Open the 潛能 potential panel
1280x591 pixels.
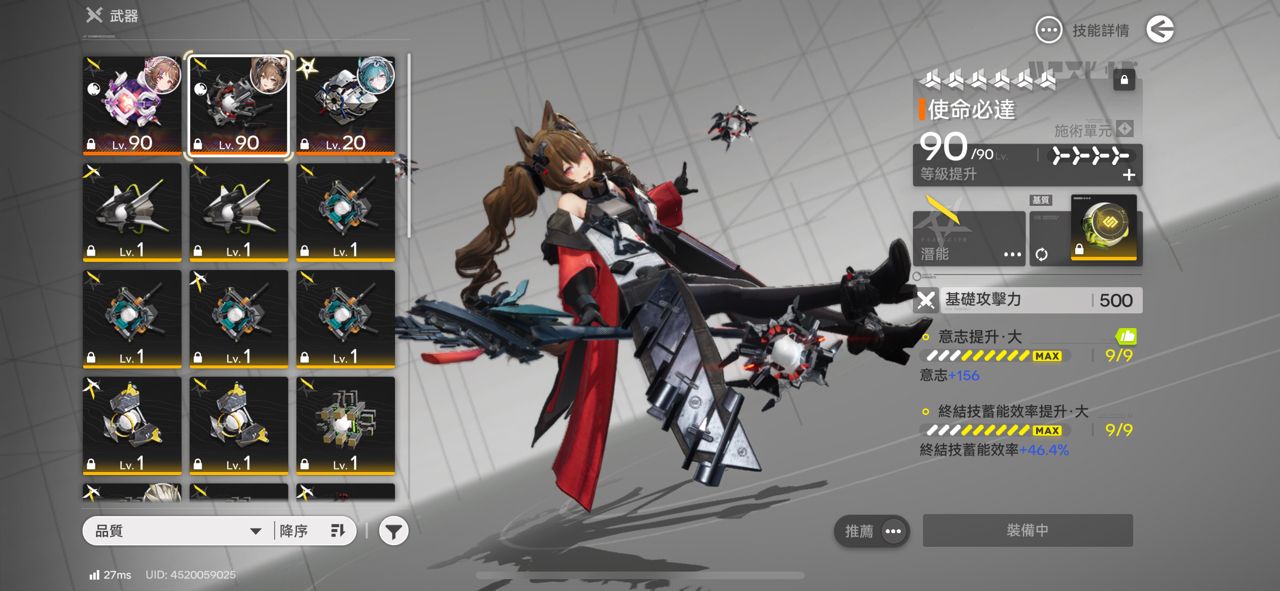pos(968,238)
